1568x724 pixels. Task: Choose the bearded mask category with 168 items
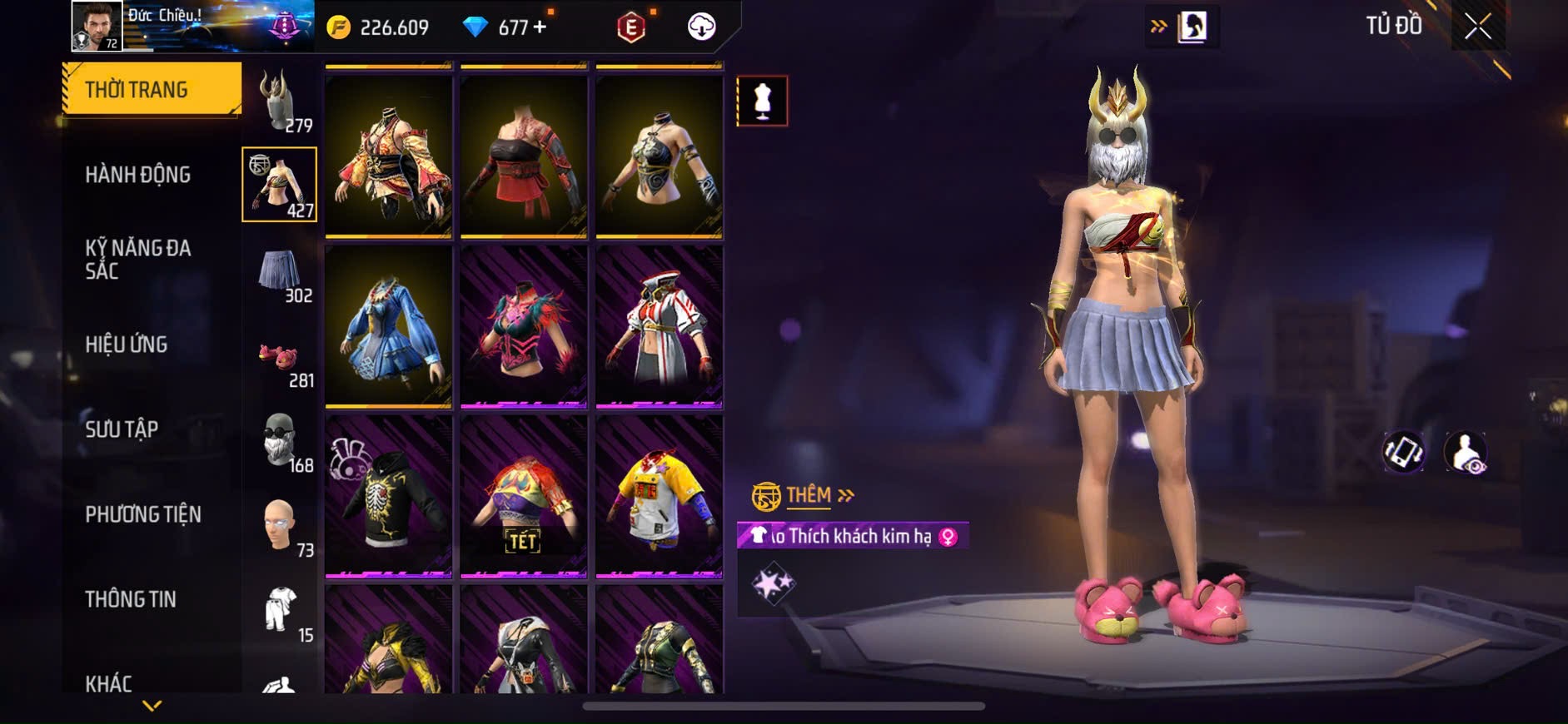coord(280,443)
